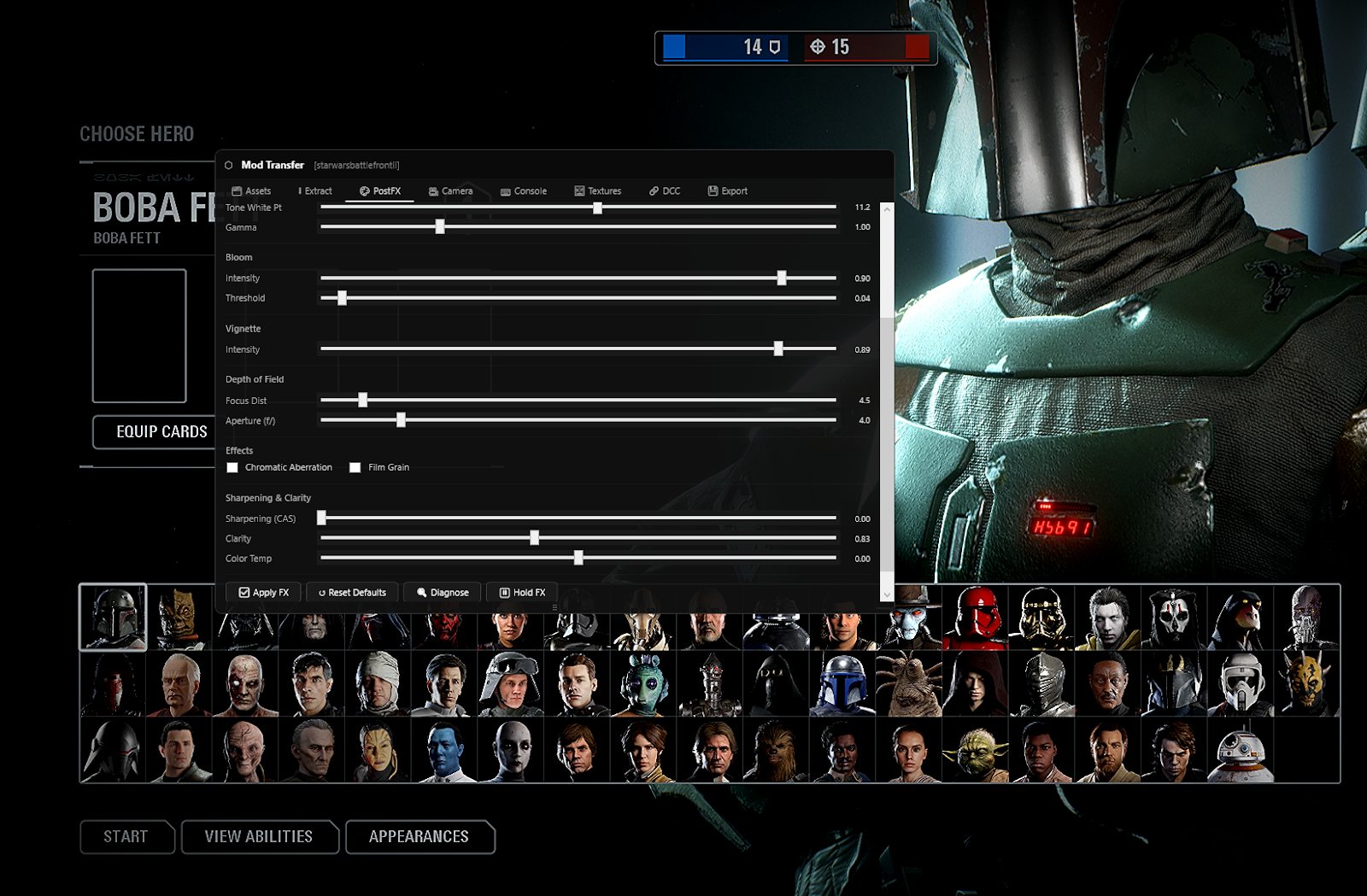
Task: Switch to the PostFX tab
Action: pyautogui.click(x=382, y=191)
